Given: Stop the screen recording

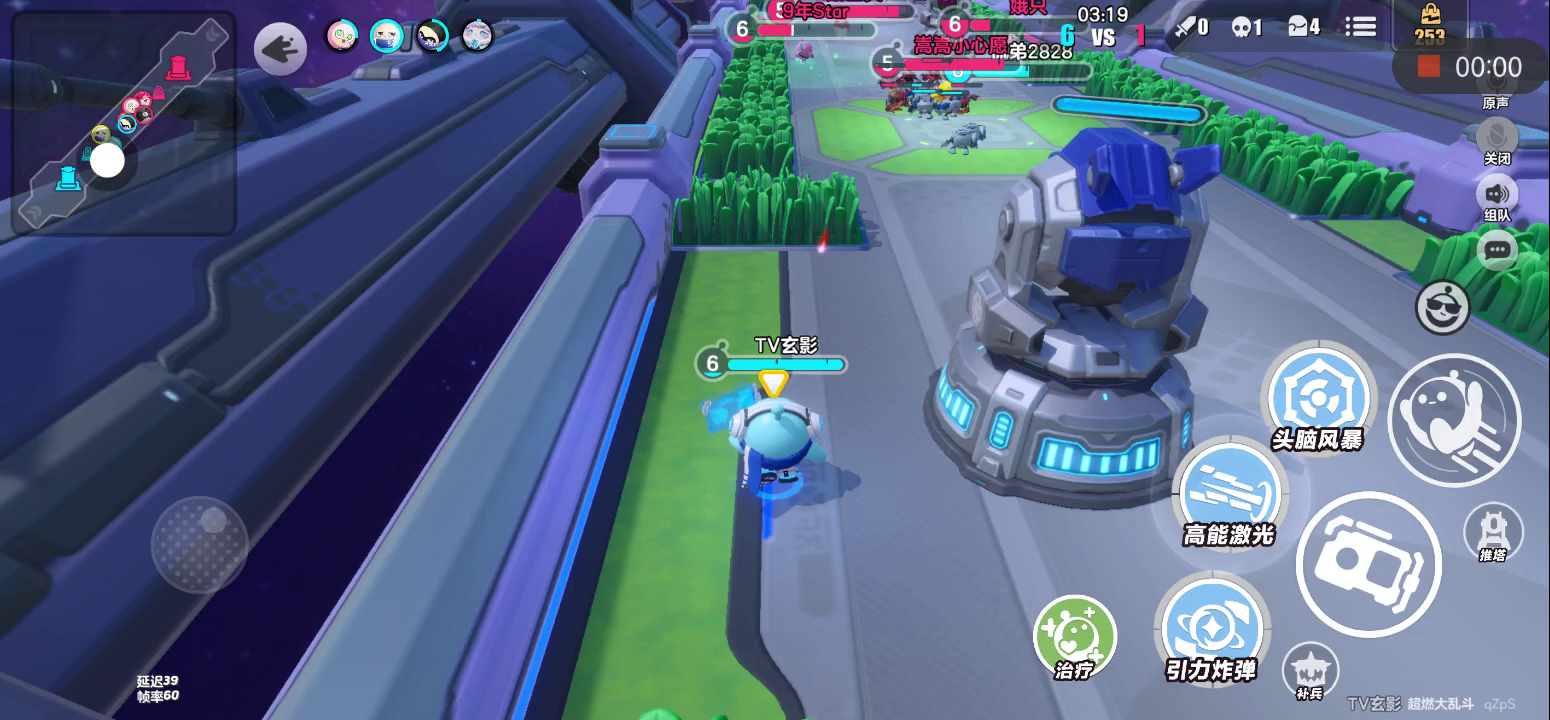Looking at the screenshot, I should click(1429, 67).
